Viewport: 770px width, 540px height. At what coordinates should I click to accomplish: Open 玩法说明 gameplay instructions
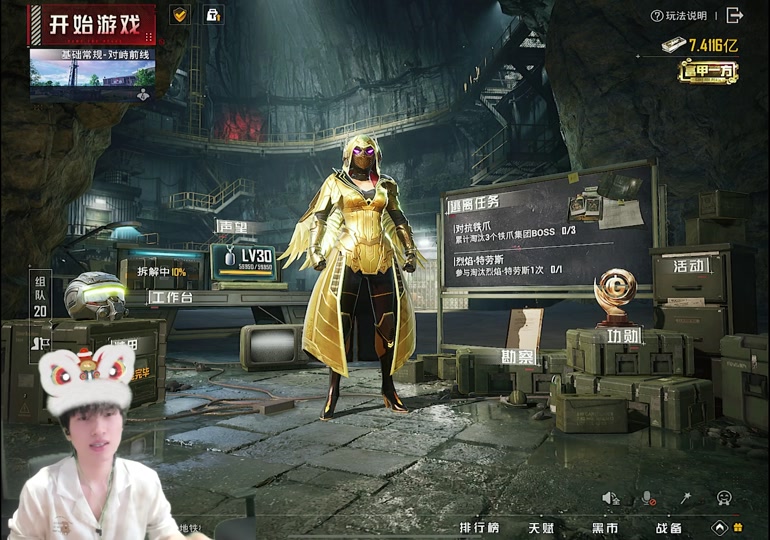679,16
